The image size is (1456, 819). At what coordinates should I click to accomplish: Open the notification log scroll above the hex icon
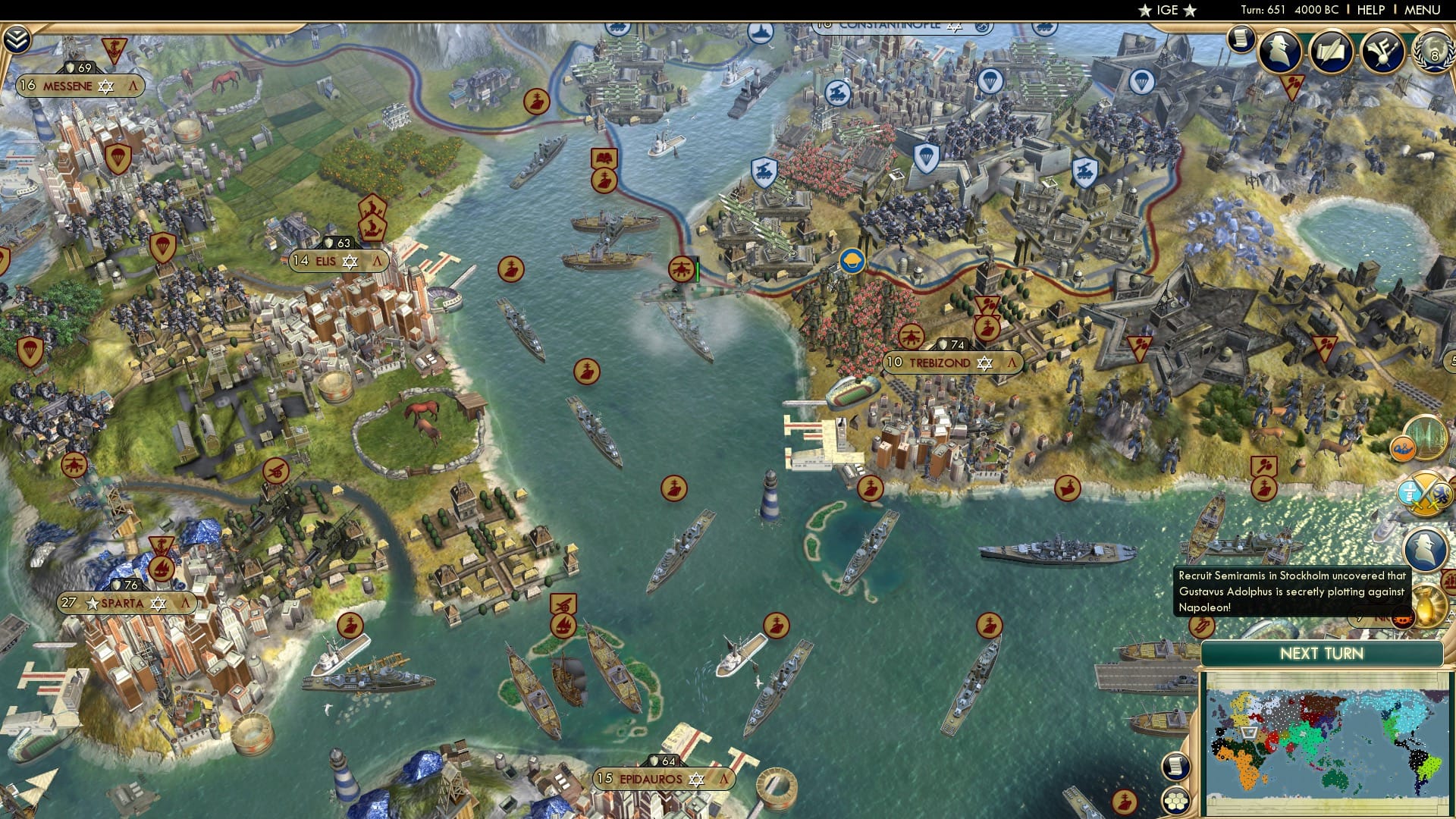click(1176, 767)
